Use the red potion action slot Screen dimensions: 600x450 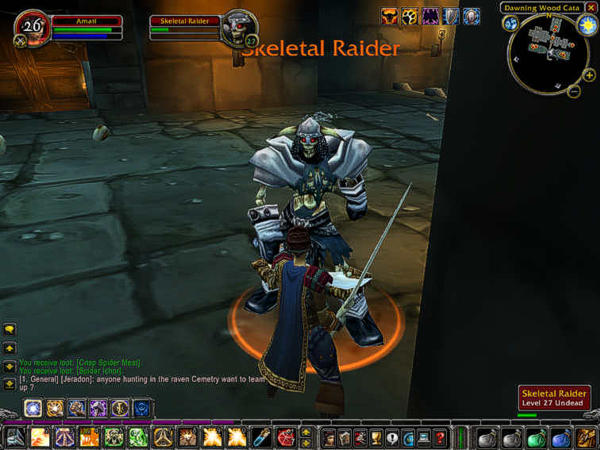click(x=284, y=437)
